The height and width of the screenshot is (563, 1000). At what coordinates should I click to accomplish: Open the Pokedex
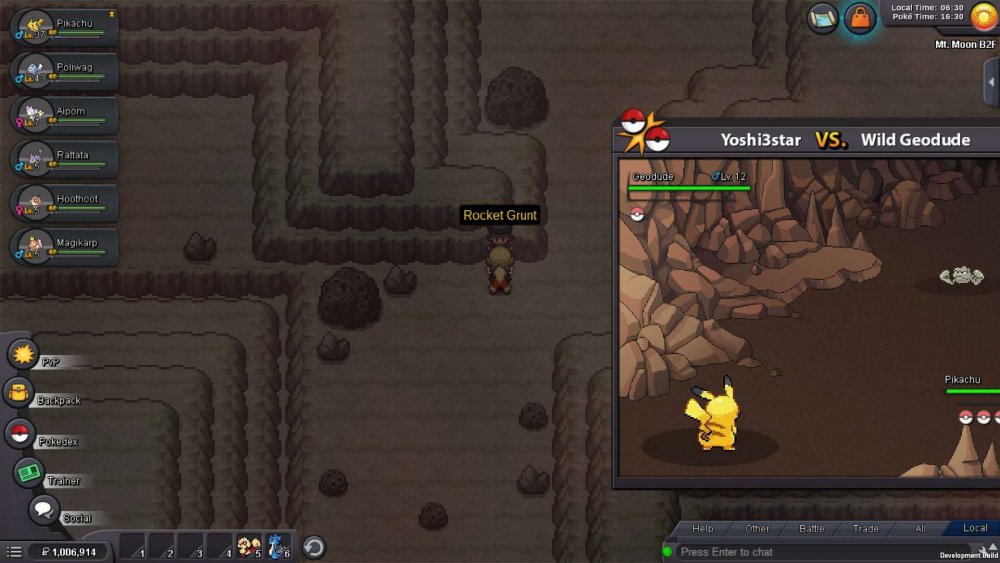pyautogui.click(x=20, y=434)
